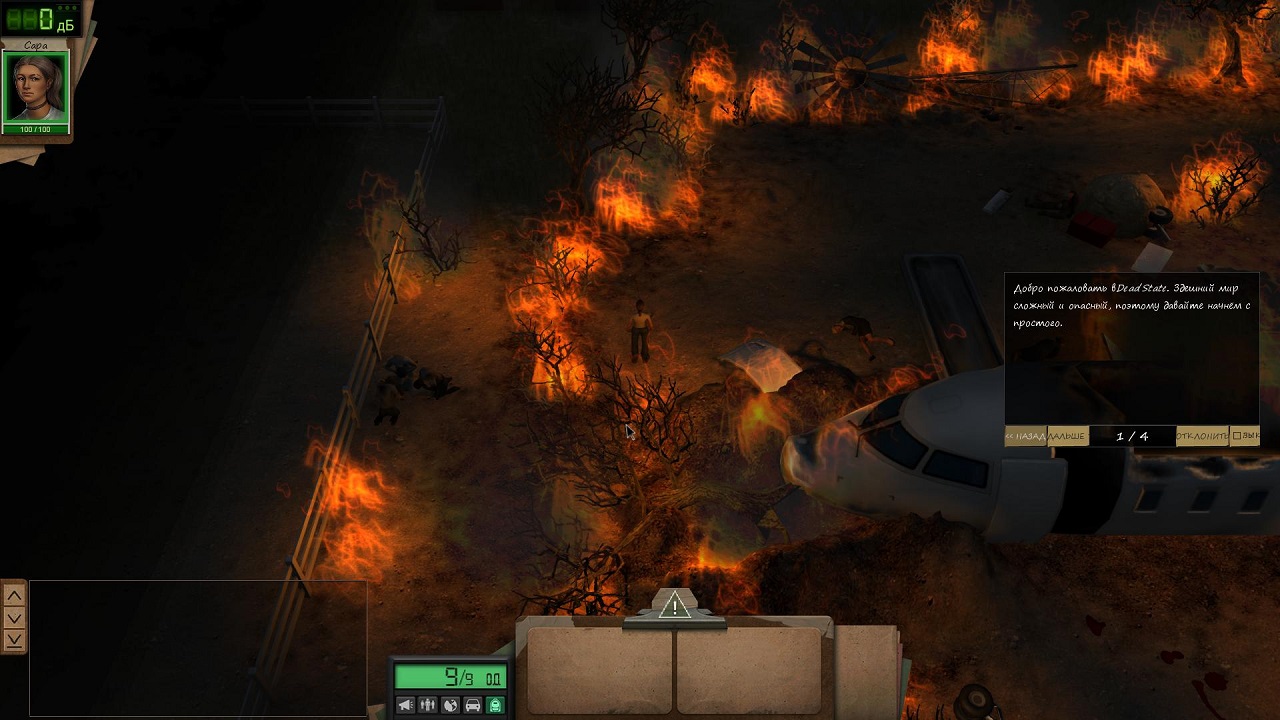This screenshot has width=1280, height=720.
Task: Go back with the «Назад» tutorial button
Action: (x=1026, y=436)
